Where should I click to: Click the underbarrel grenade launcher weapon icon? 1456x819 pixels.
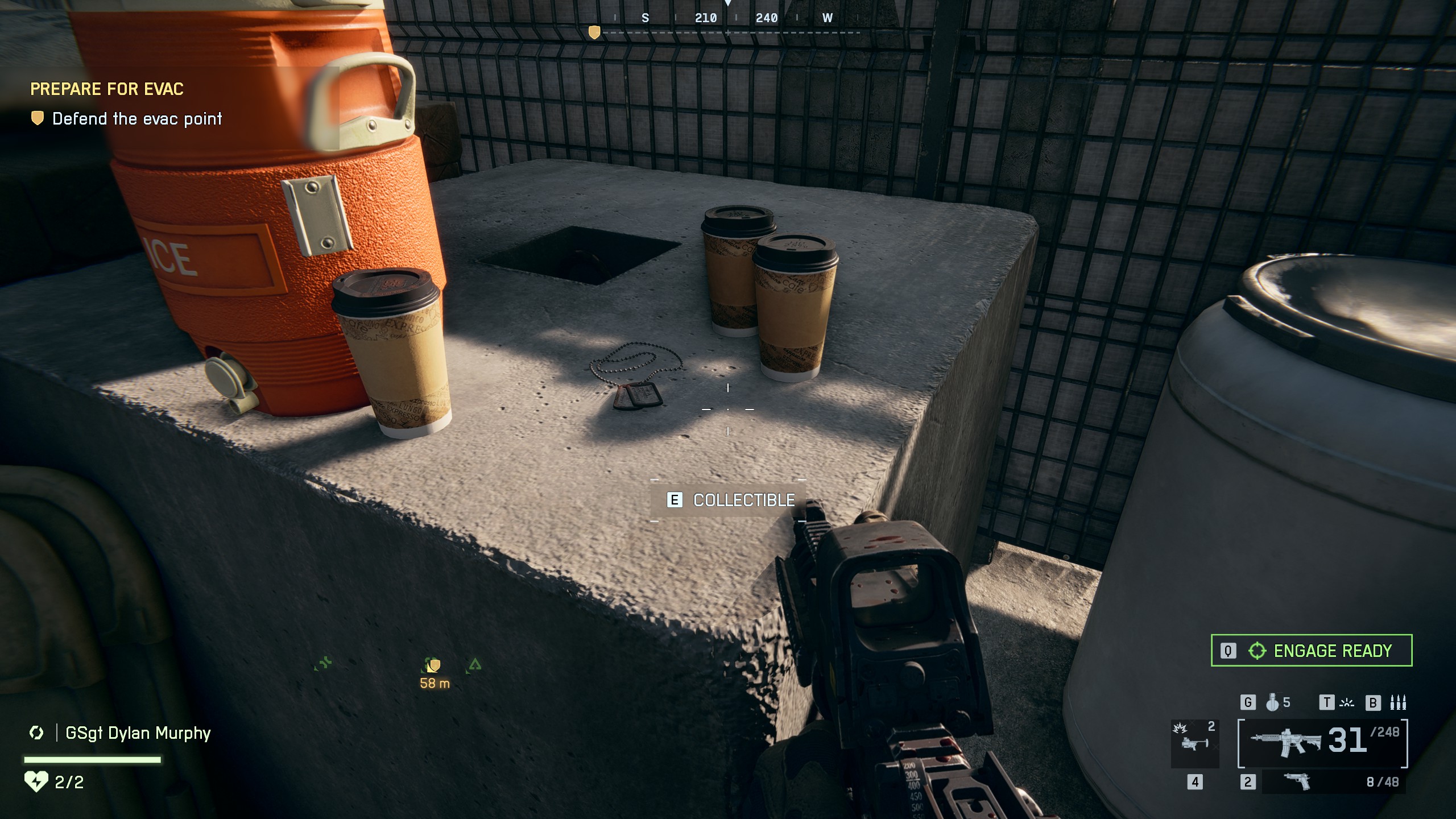pyautogui.click(x=1193, y=744)
